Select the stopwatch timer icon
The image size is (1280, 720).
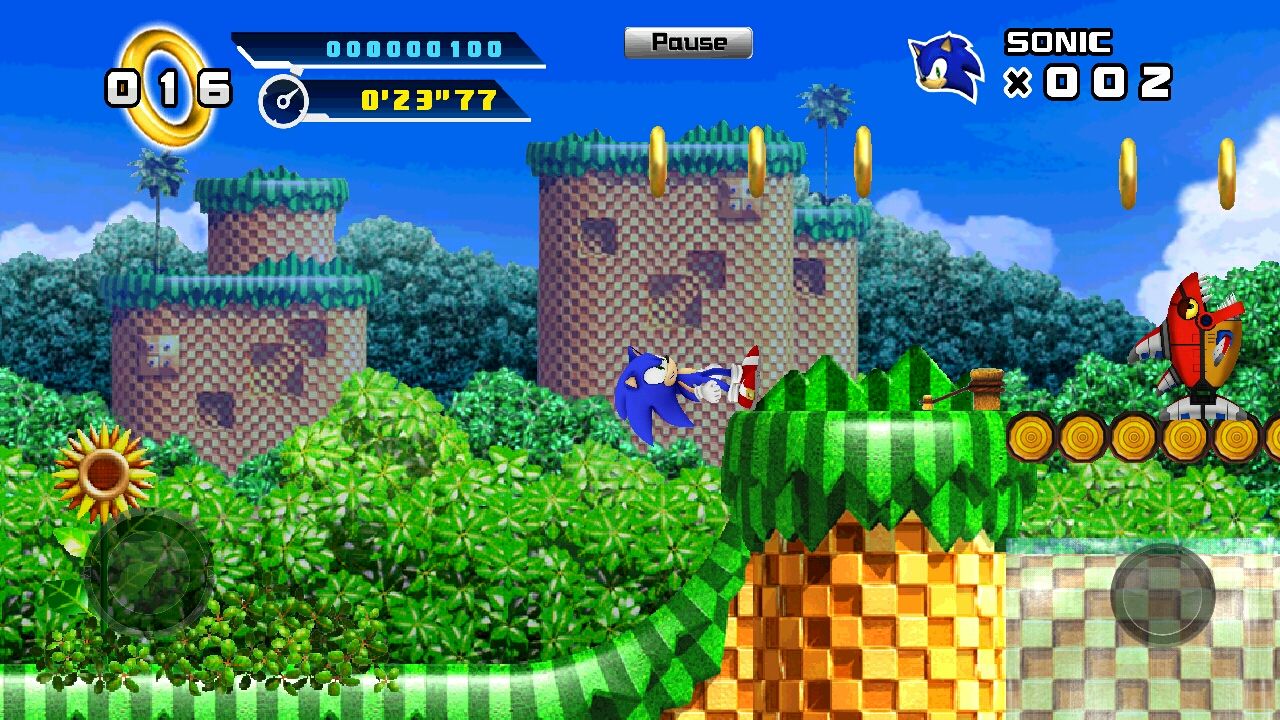pyautogui.click(x=284, y=100)
